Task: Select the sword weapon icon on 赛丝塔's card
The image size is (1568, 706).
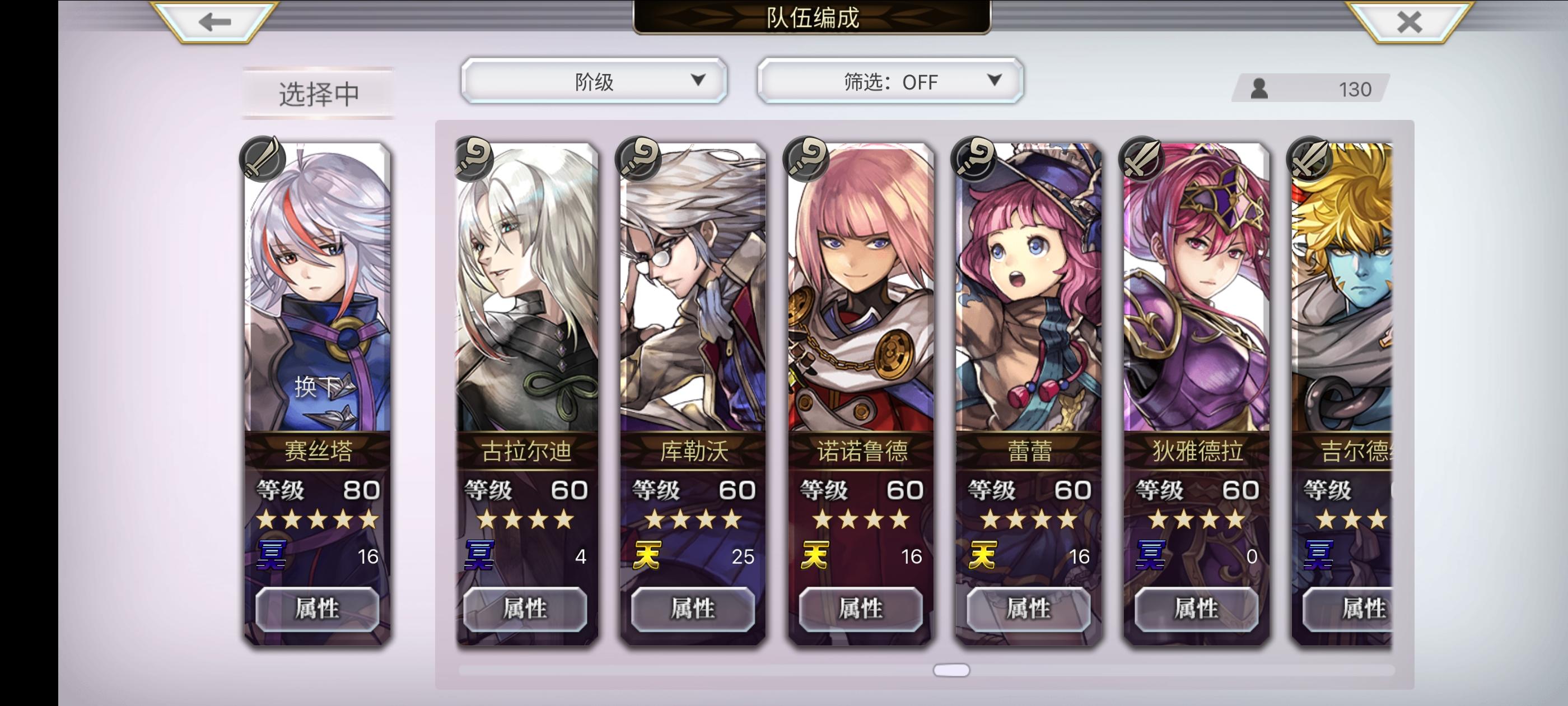Action: (264, 159)
